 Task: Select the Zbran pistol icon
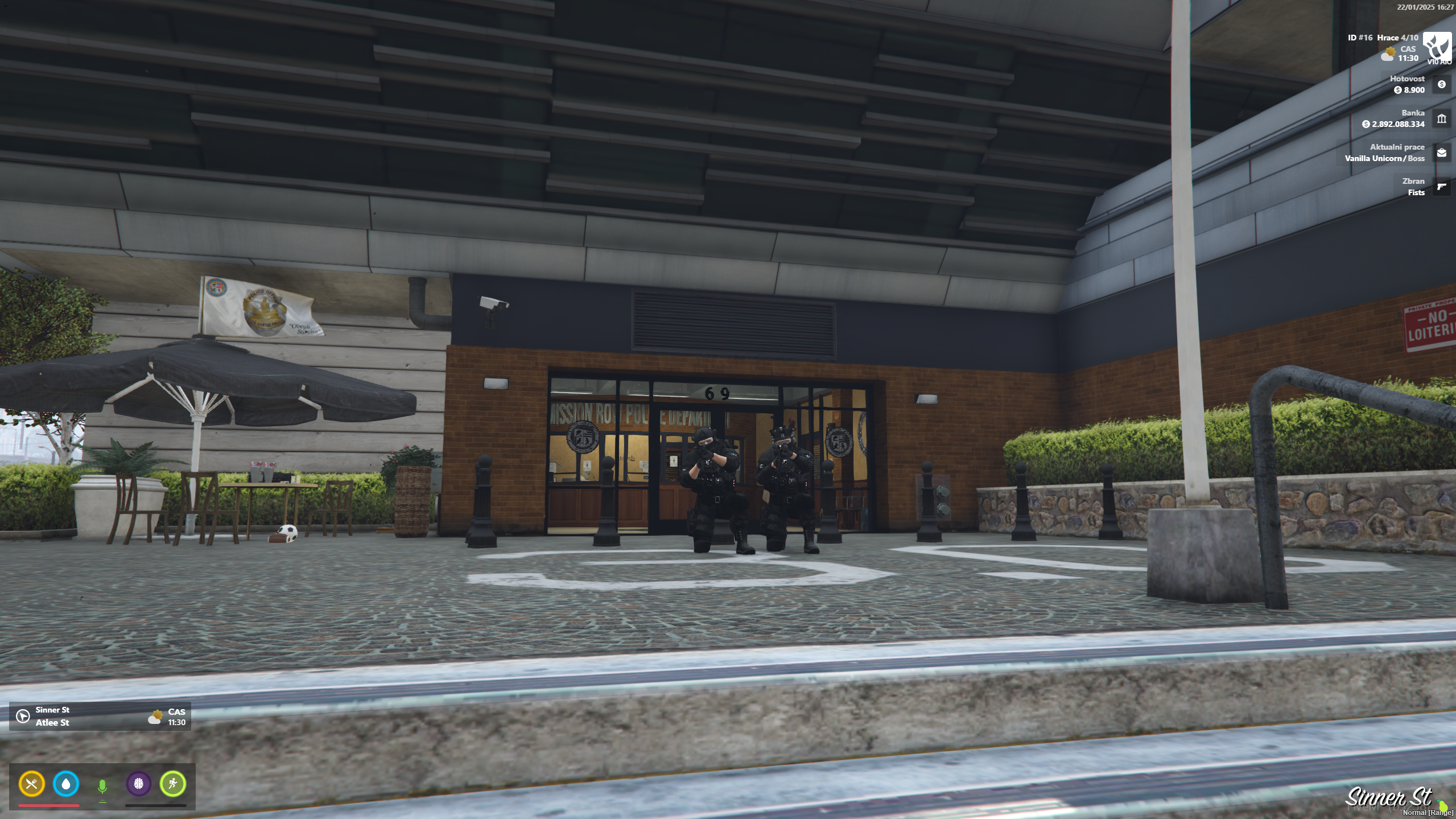pos(1442,186)
